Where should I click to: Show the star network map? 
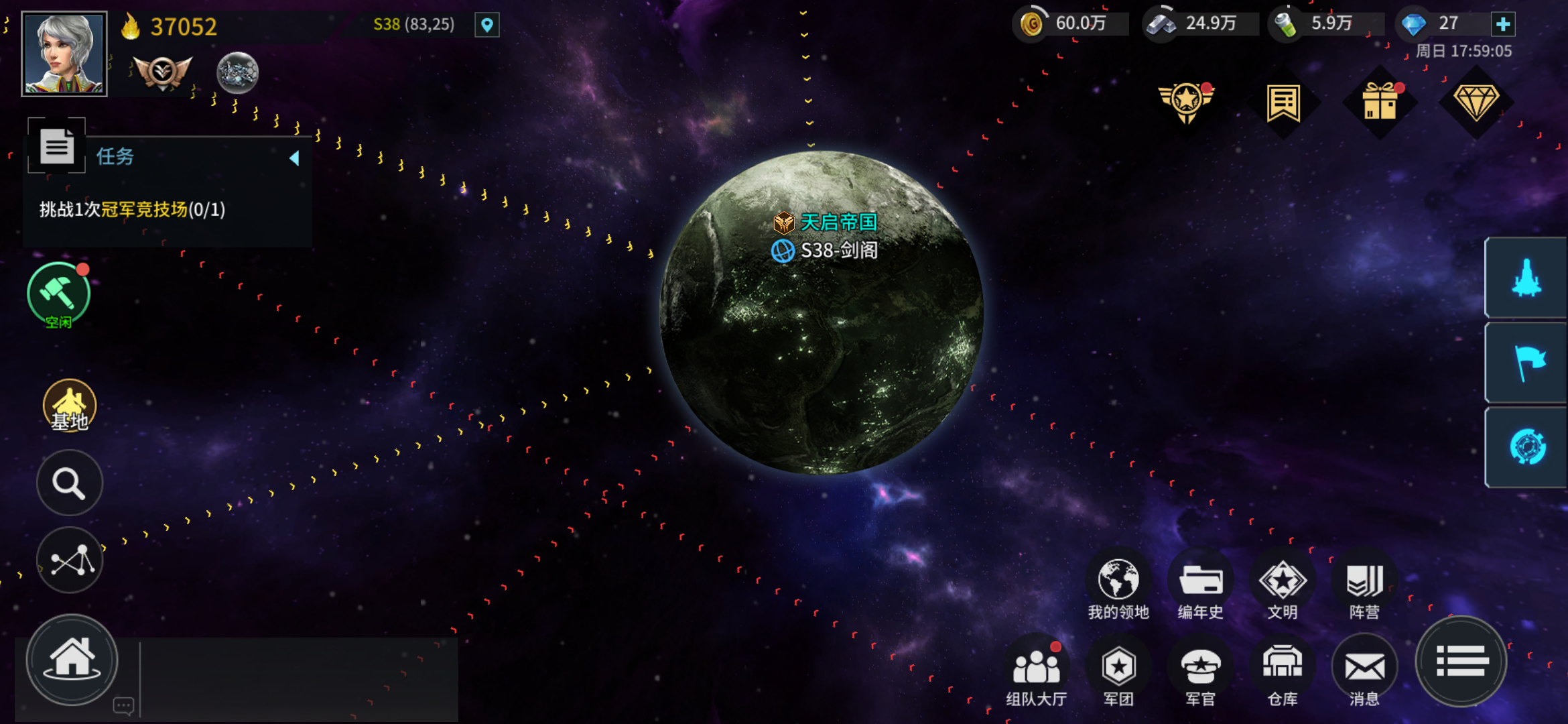[x=70, y=560]
